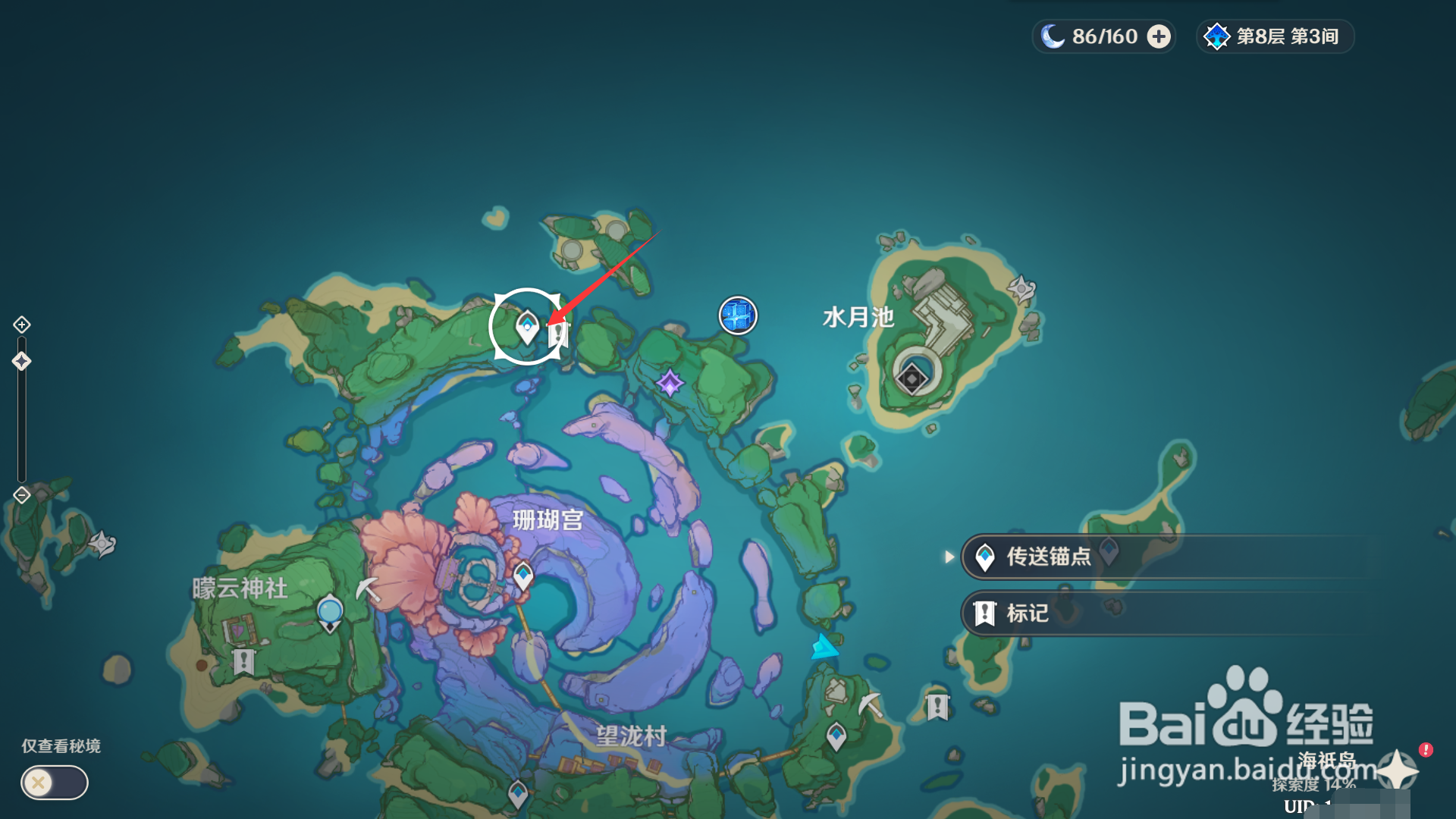Click the purple marker north of 珊瑚宫
This screenshot has width=1456, height=819.
click(x=670, y=384)
